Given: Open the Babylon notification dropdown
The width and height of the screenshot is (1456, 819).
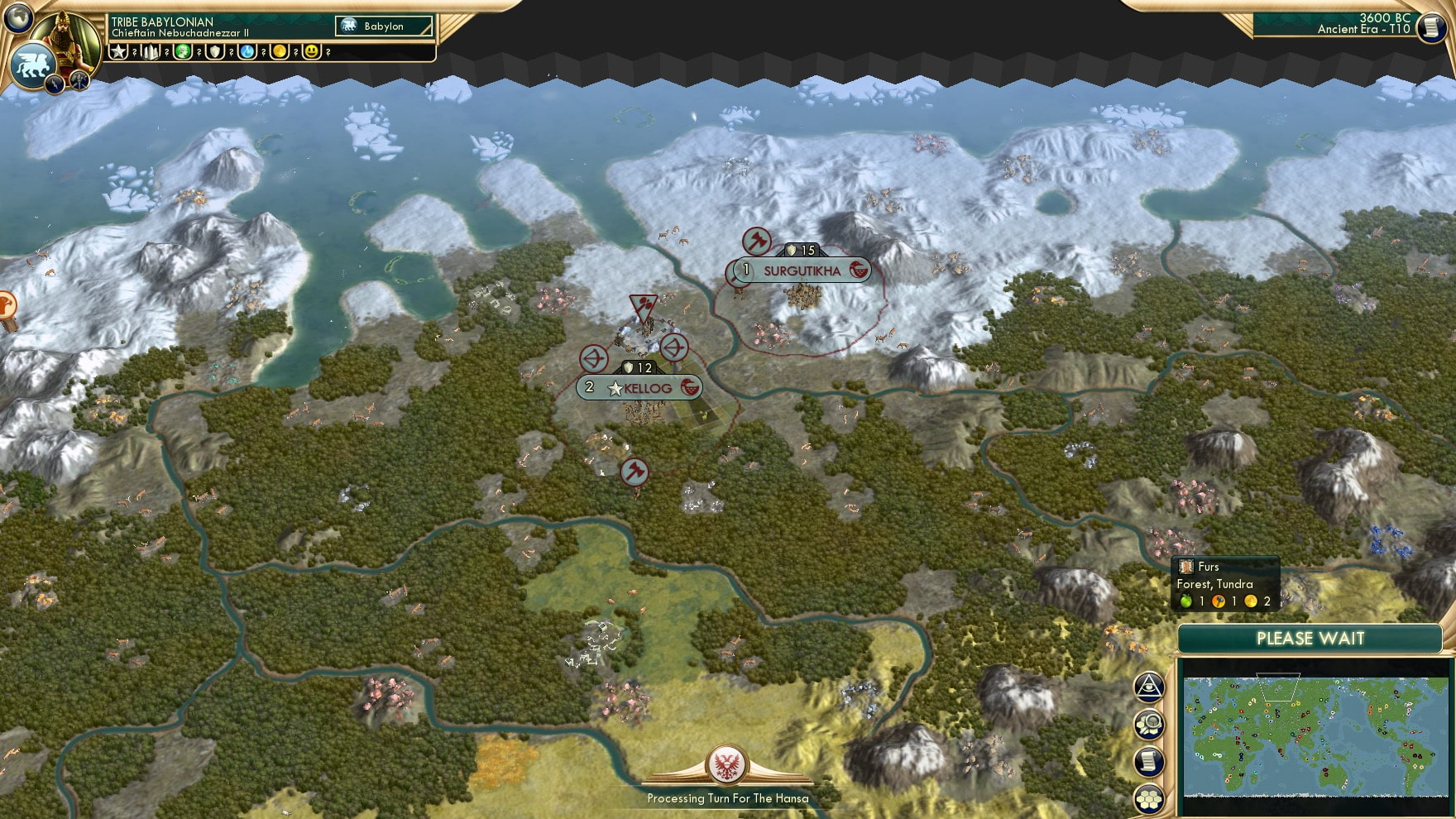Looking at the screenshot, I should 383,26.
